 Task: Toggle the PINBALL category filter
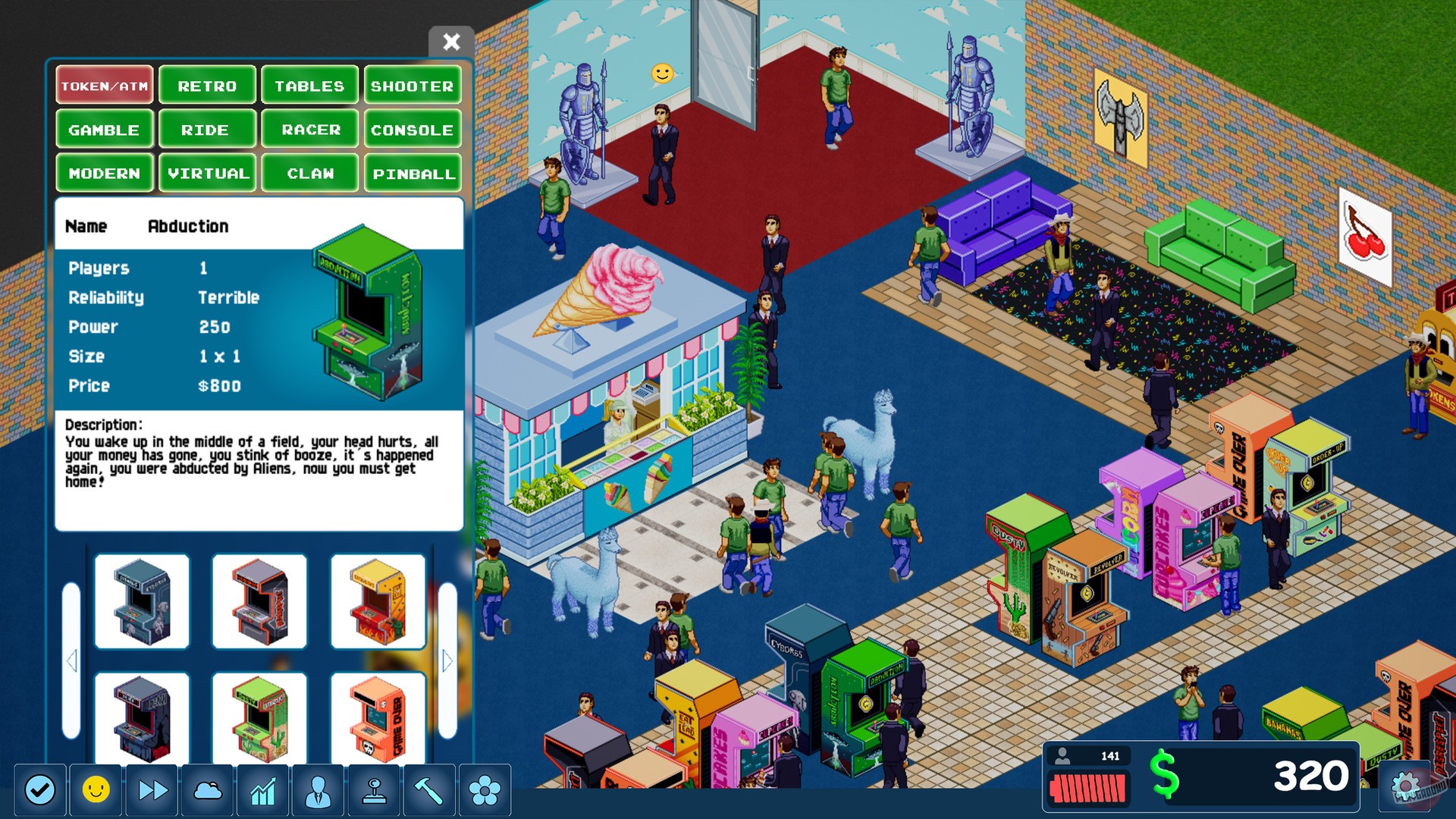coord(413,173)
